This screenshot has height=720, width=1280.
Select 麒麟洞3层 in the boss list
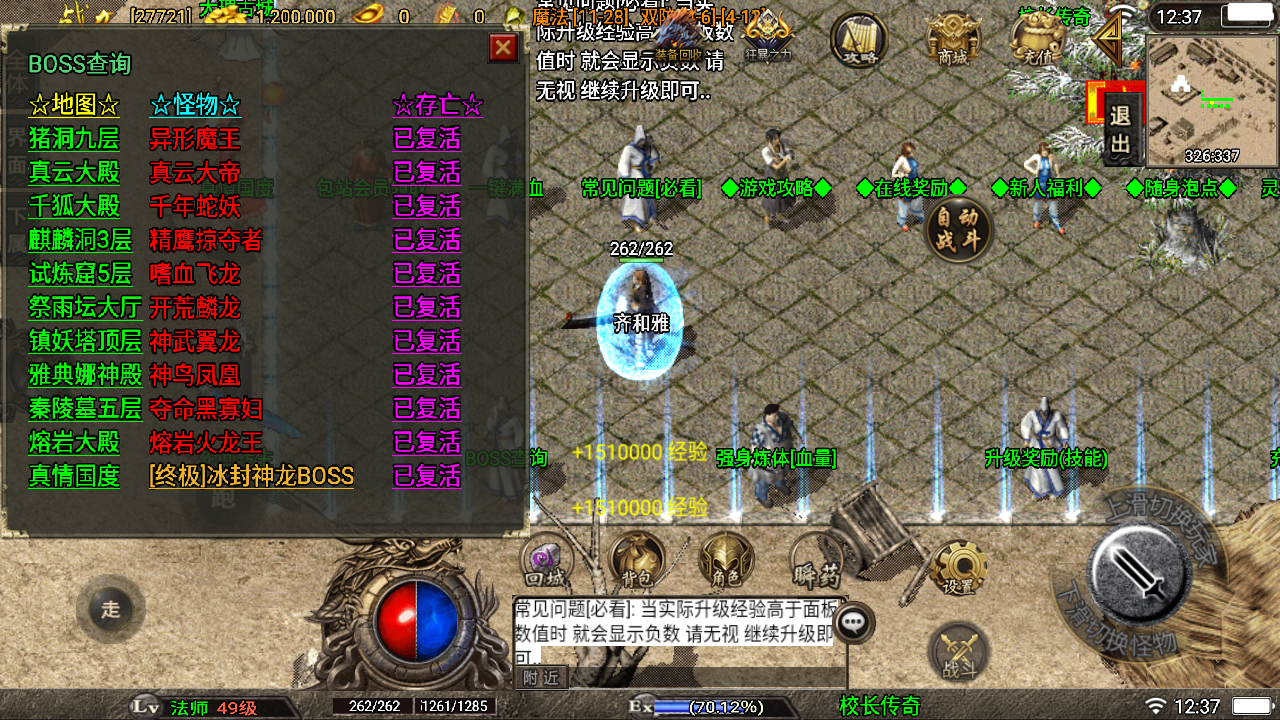80,240
